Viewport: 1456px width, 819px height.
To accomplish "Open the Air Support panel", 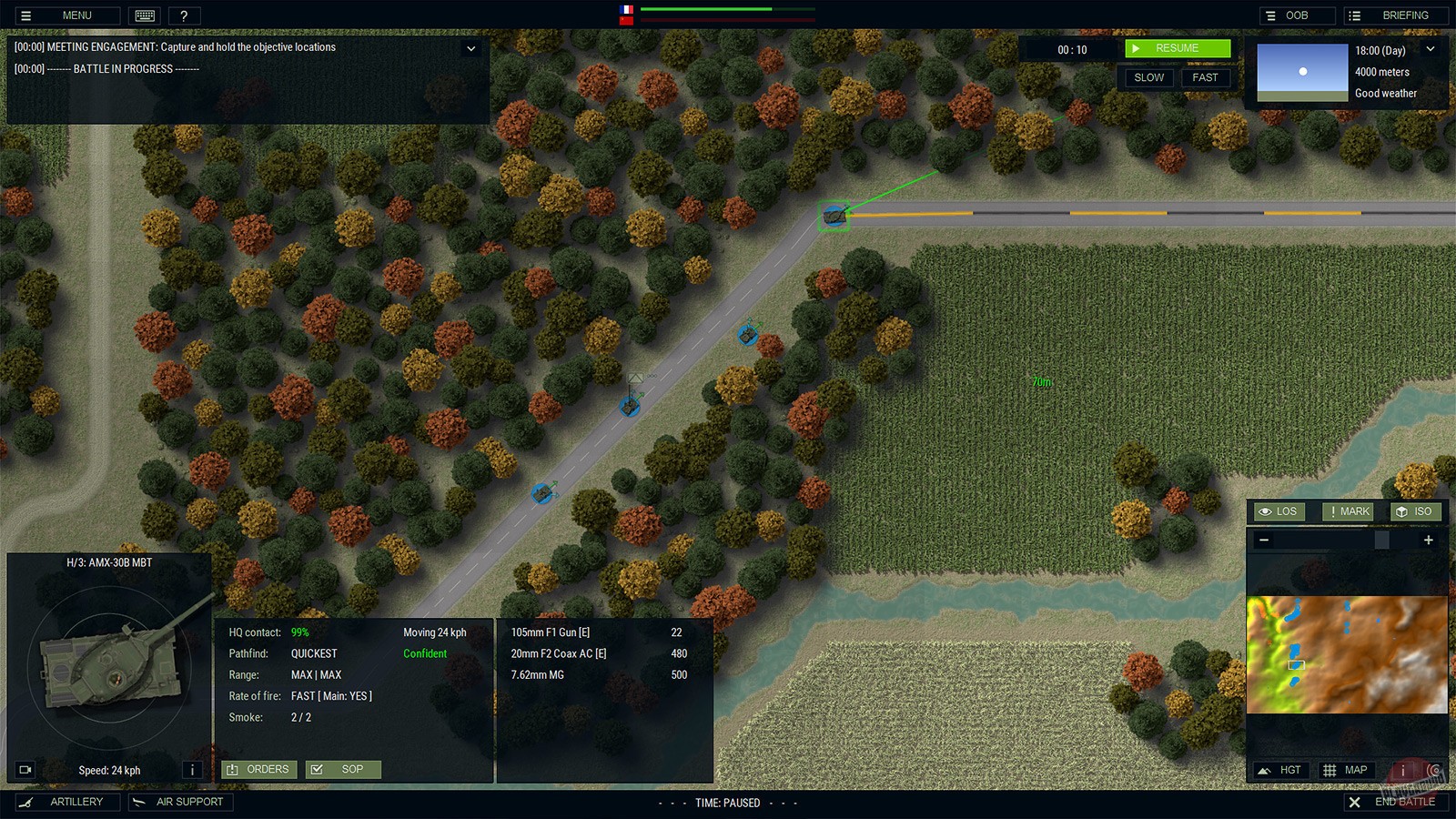I will point(179,802).
